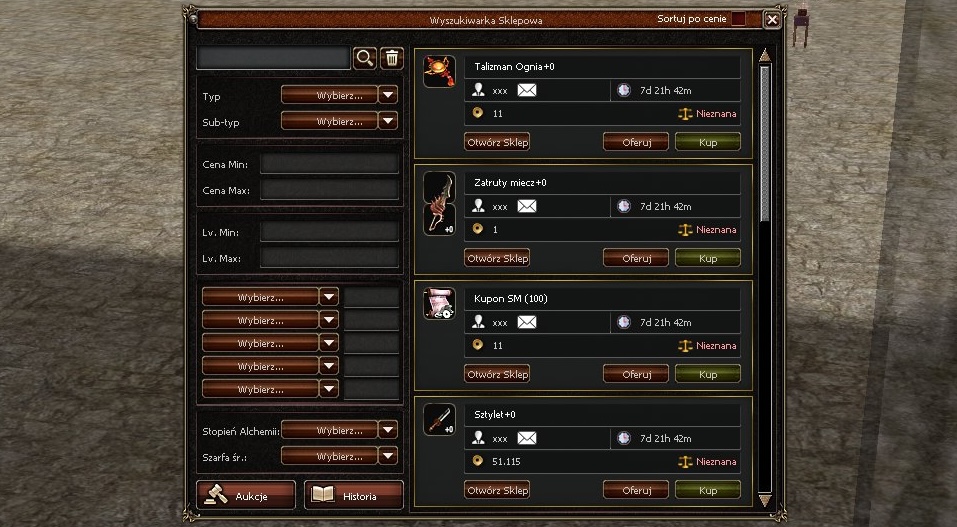Open the shop selling Kupon SM (100)
The image size is (957, 527).
pos(497,374)
